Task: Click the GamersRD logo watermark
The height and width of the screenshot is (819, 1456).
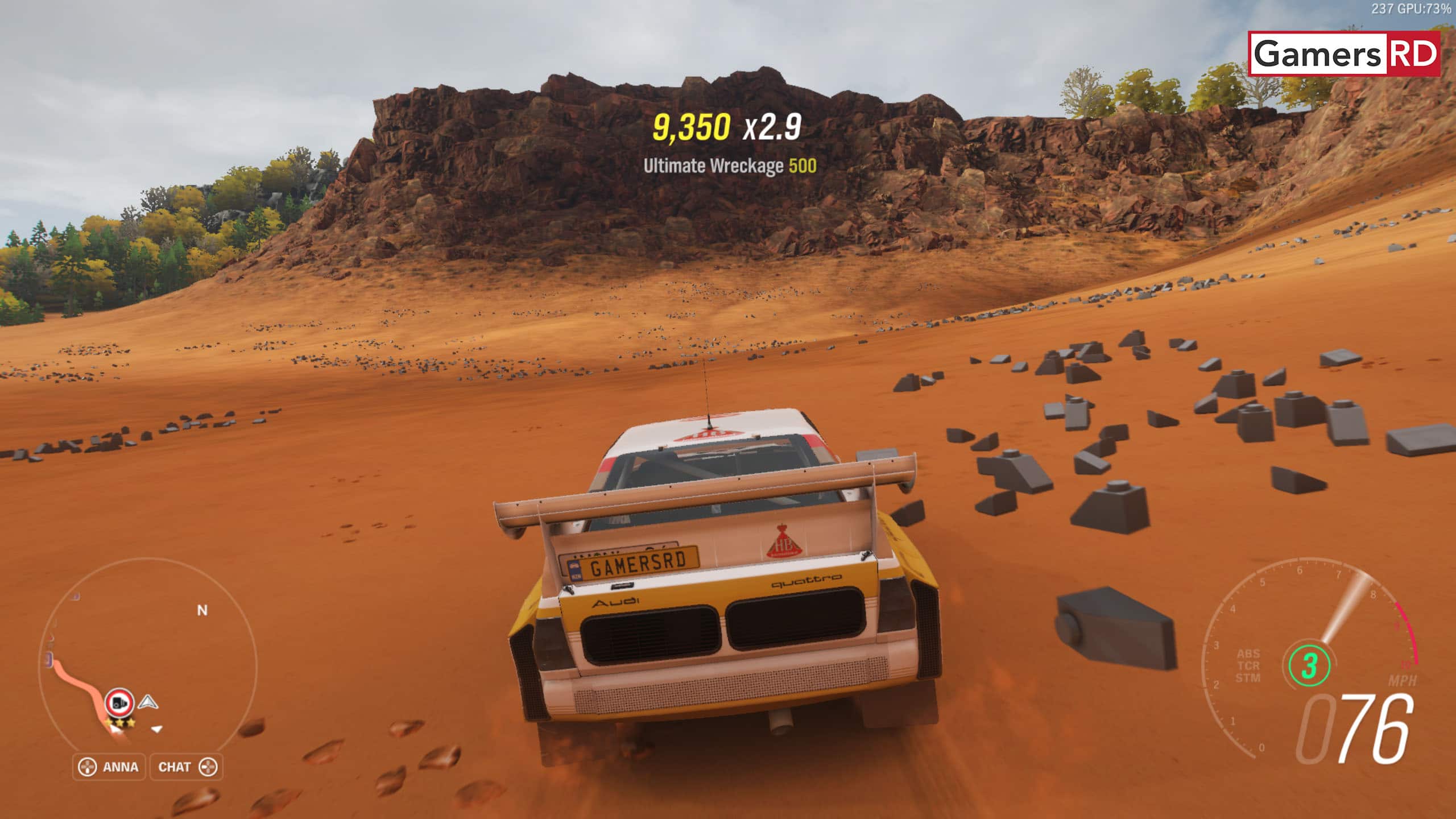Action: point(1345,54)
